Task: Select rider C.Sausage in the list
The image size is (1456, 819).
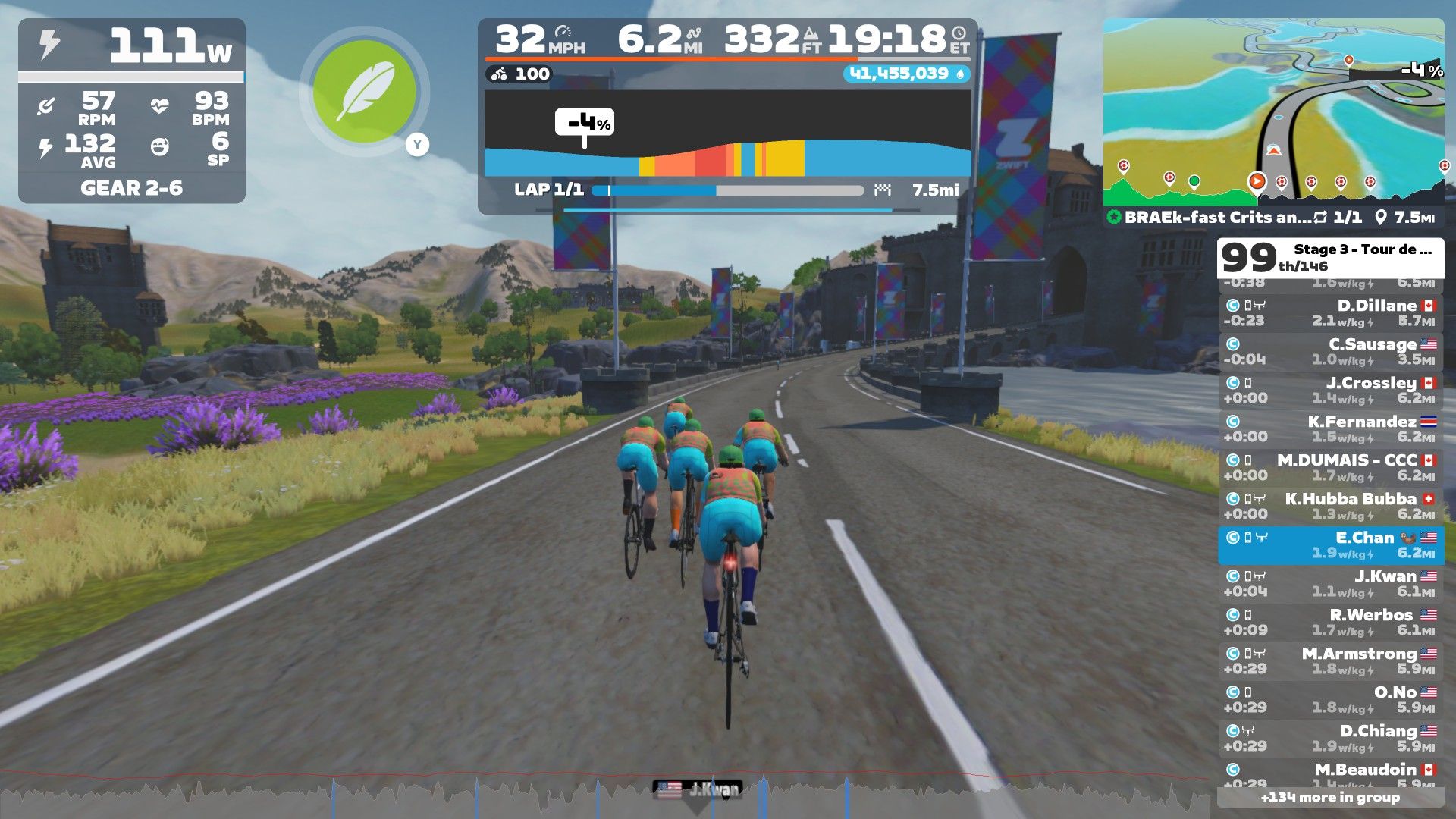Action: click(x=1330, y=352)
